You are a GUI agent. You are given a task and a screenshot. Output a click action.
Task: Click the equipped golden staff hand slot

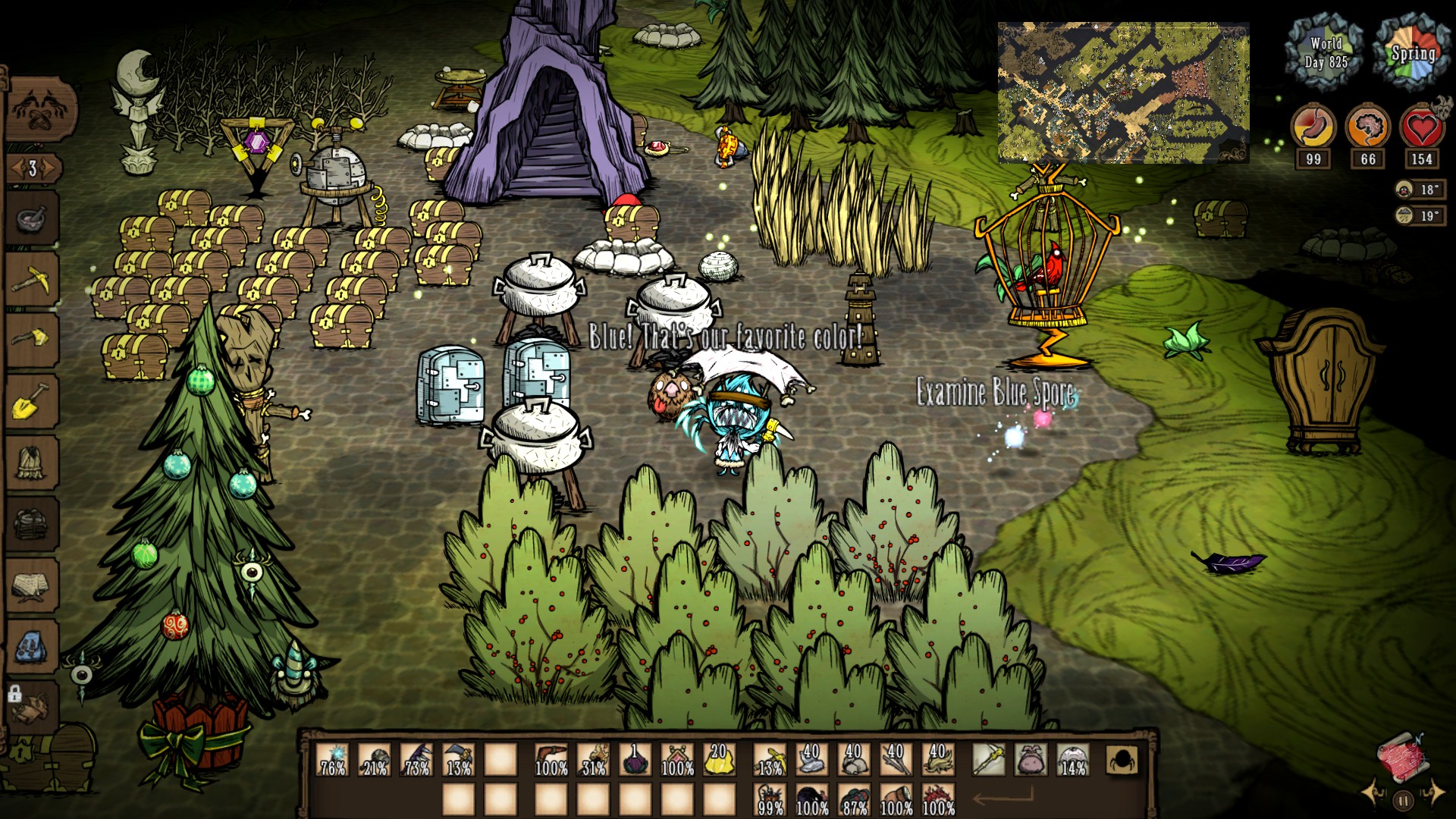[989, 759]
